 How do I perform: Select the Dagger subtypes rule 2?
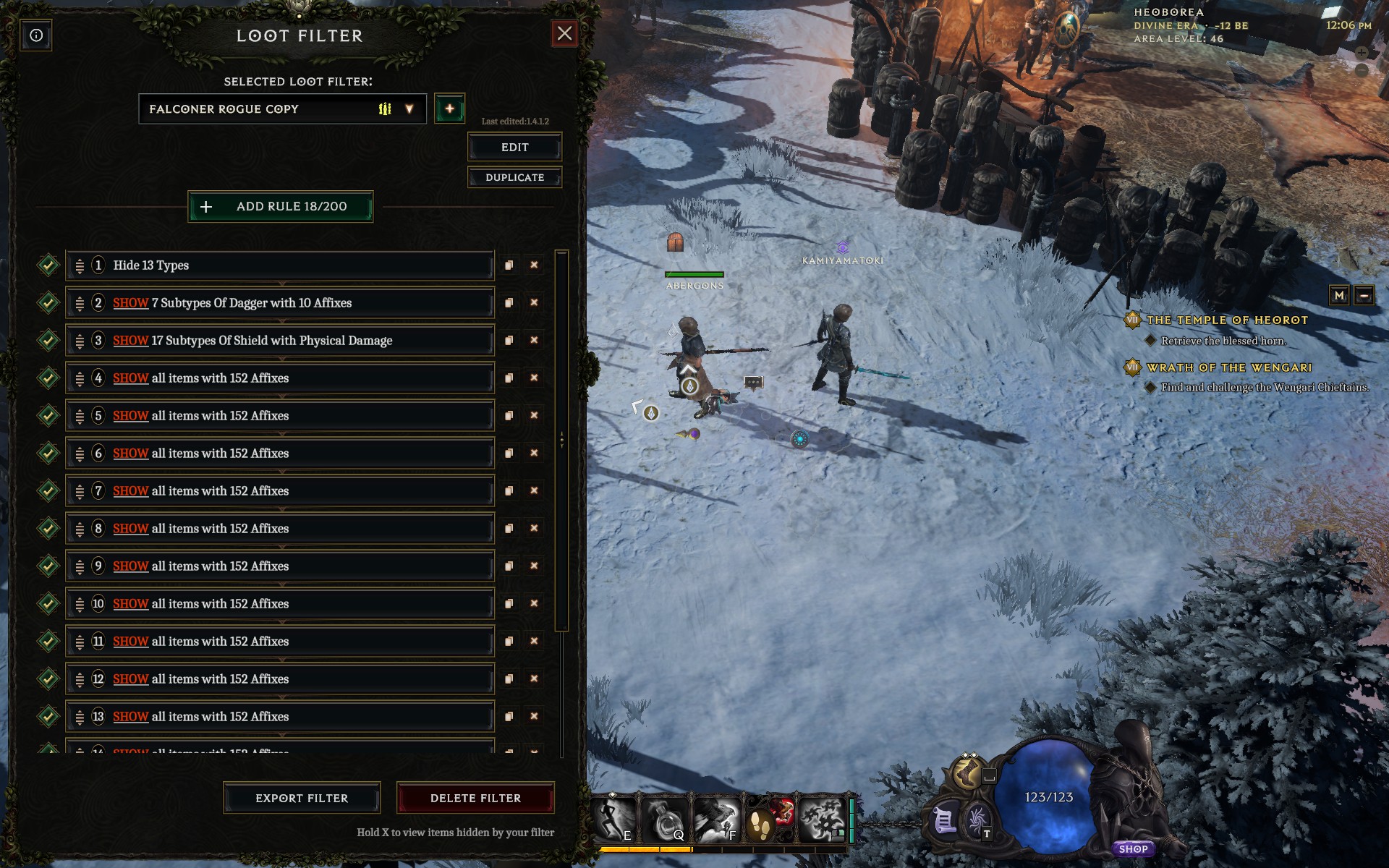pos(289,303)
